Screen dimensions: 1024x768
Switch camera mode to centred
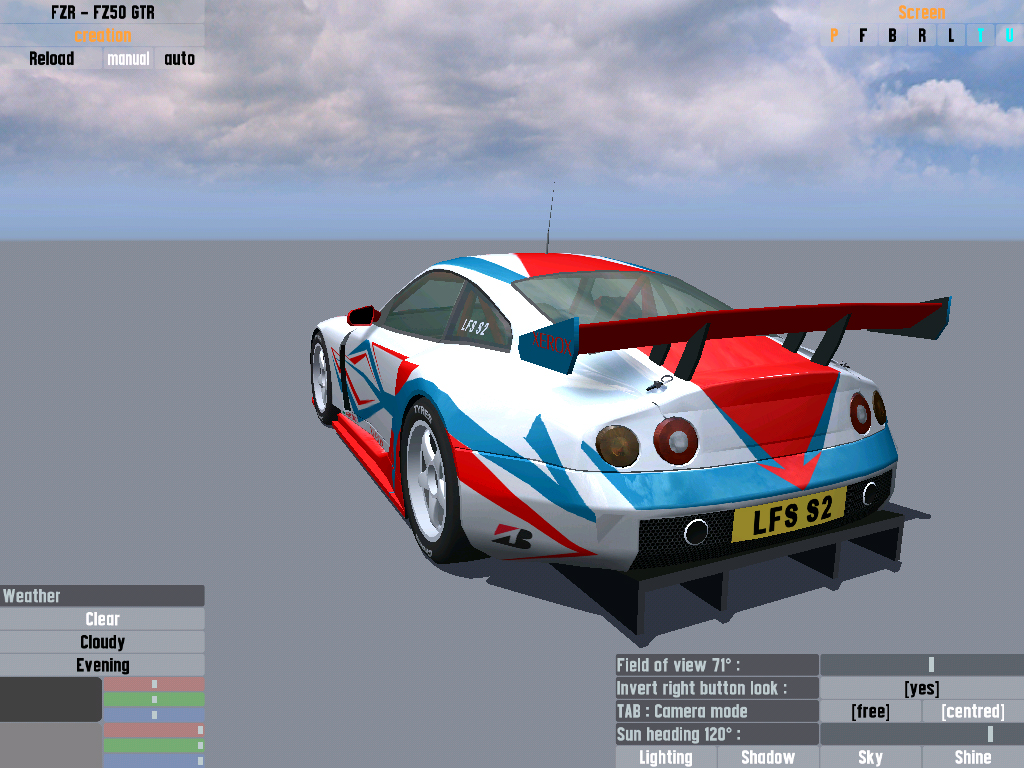click(x=972, y=711)
